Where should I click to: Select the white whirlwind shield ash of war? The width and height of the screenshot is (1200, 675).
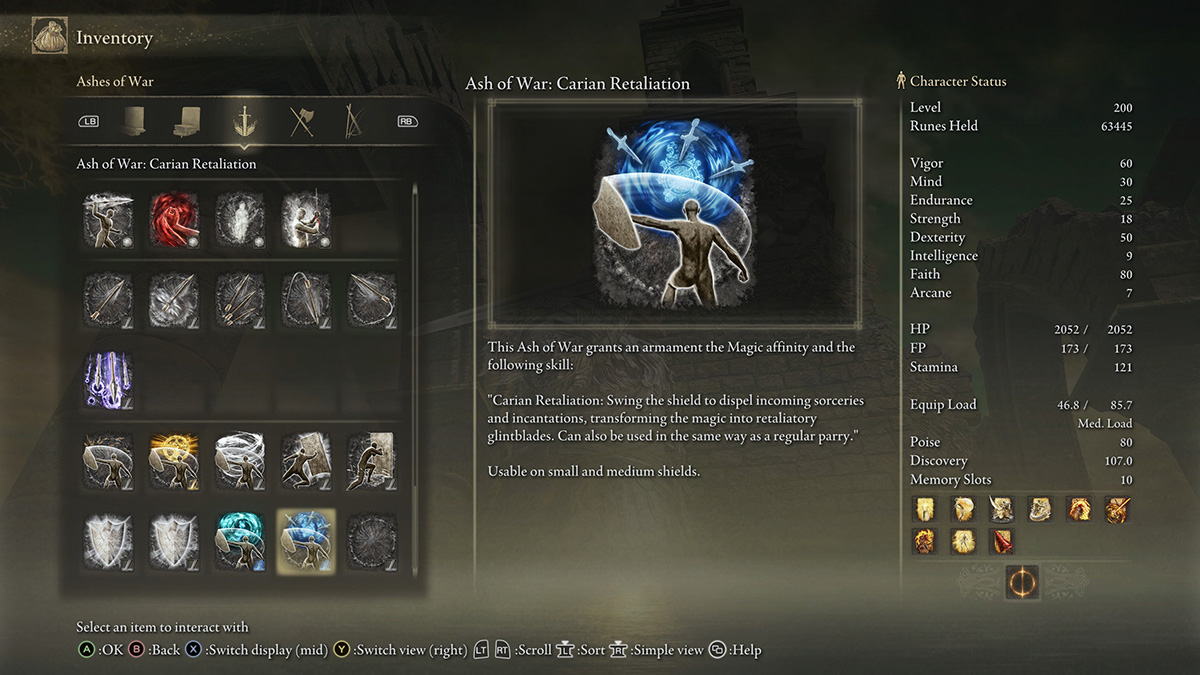coord(240,461)
